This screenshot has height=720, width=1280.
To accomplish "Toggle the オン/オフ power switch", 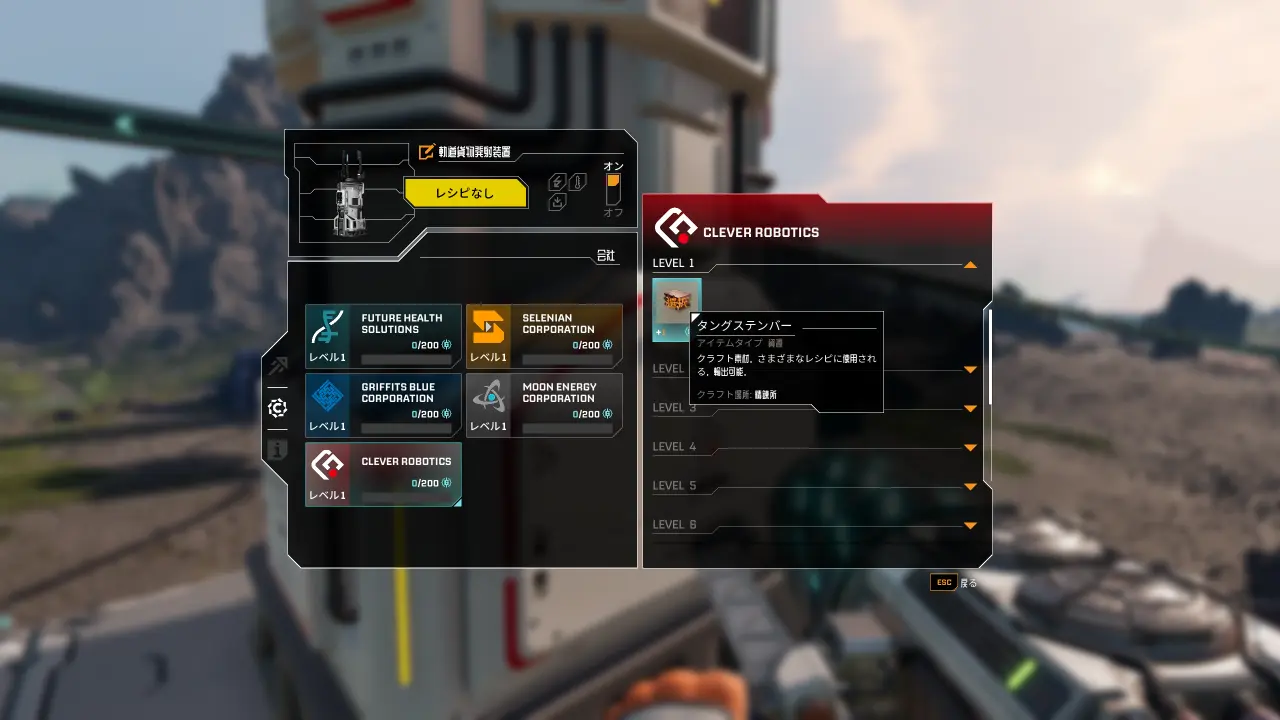I will tap(613, 189).
